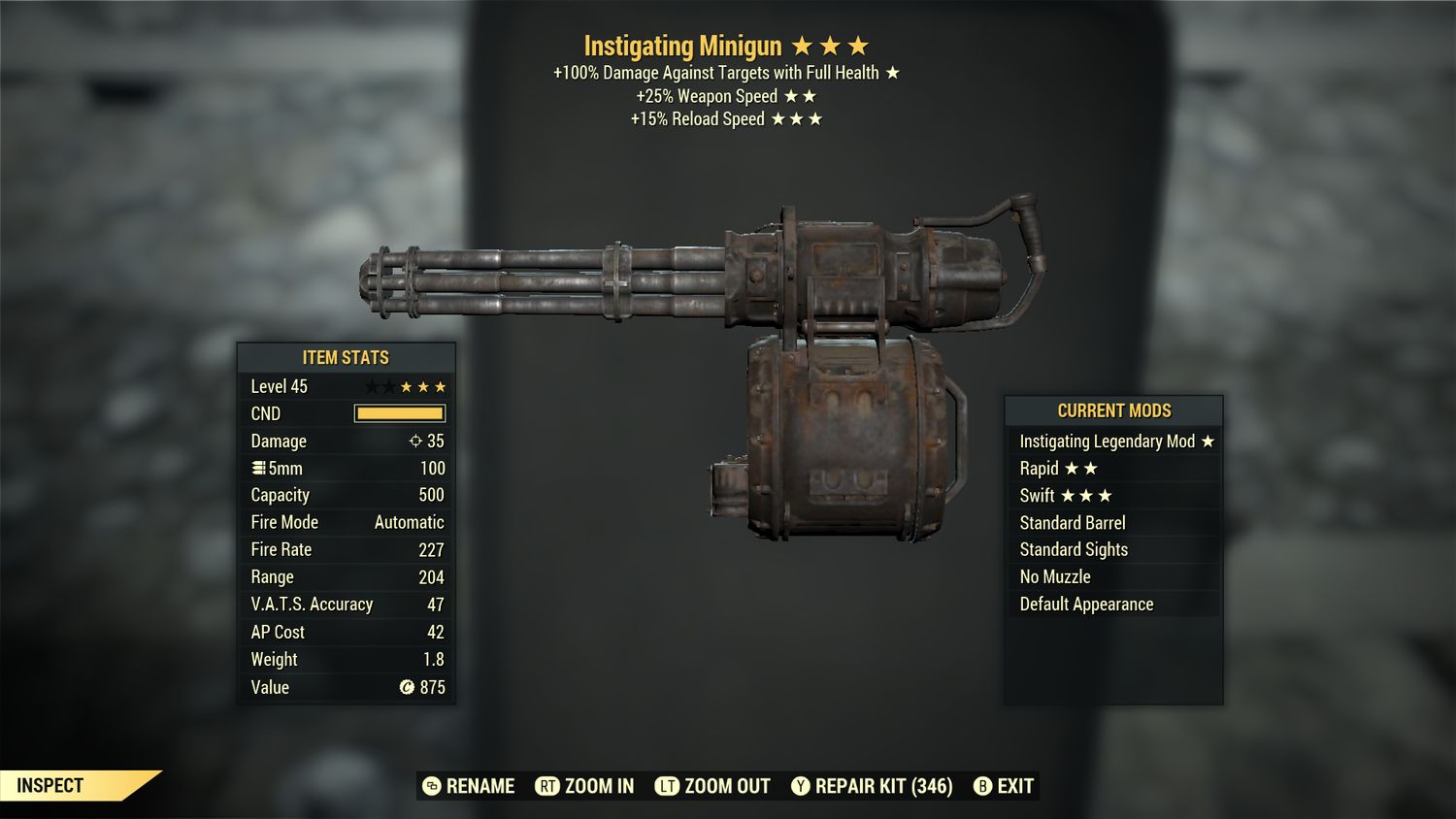1456x819 pixels.
Task: Click the B icon beside Exit
Action: click(983, 786)
